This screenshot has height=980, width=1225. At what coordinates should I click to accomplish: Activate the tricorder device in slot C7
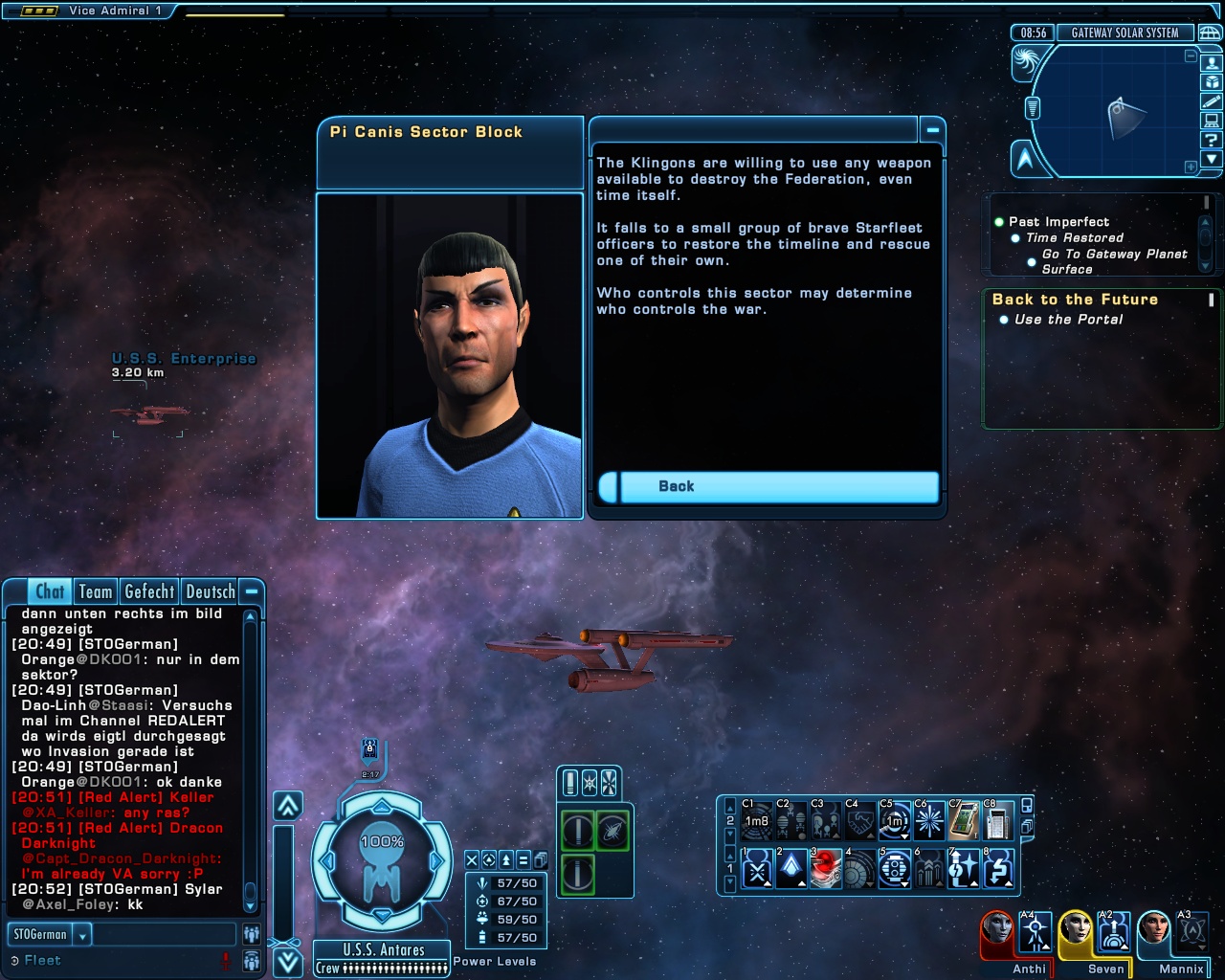pos(963,820)
